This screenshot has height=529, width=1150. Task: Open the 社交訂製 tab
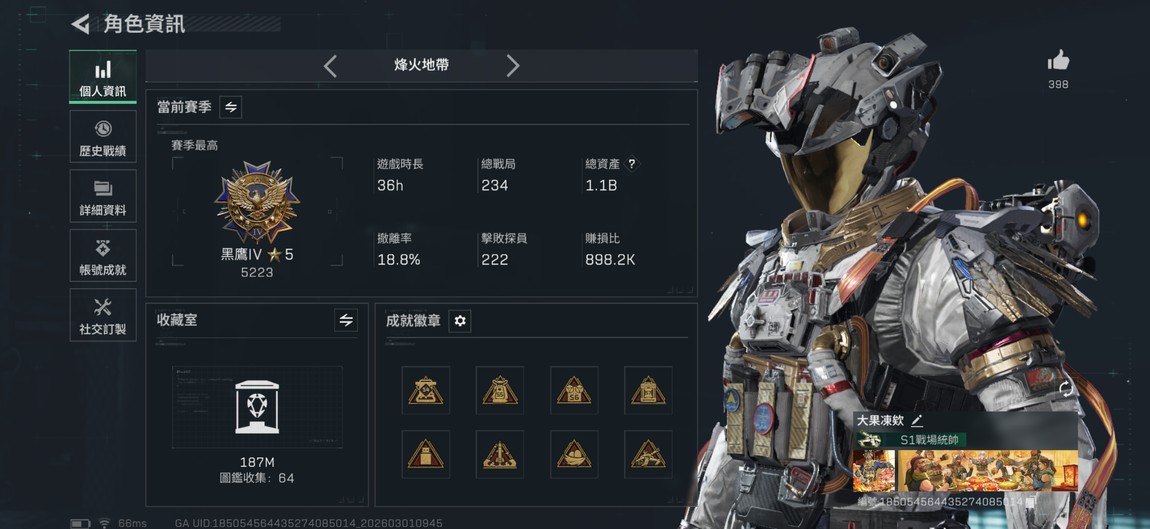point(103,316)
